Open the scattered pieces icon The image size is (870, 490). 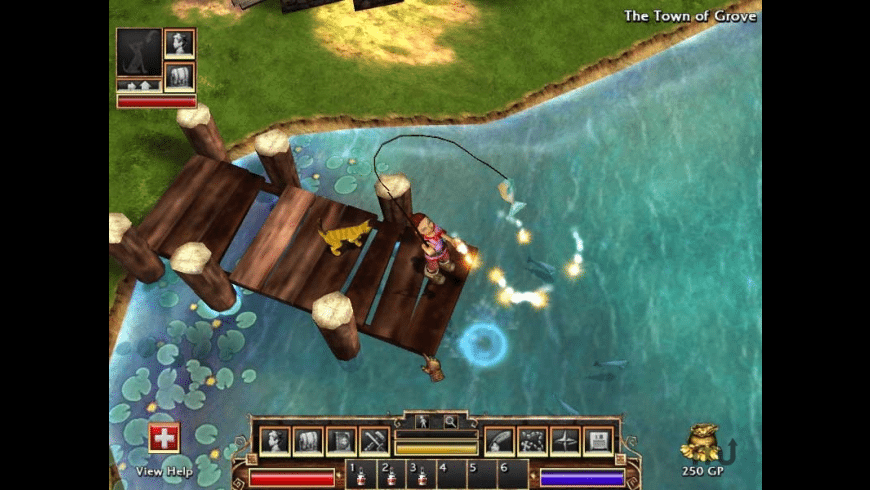(x=533, y=440)
